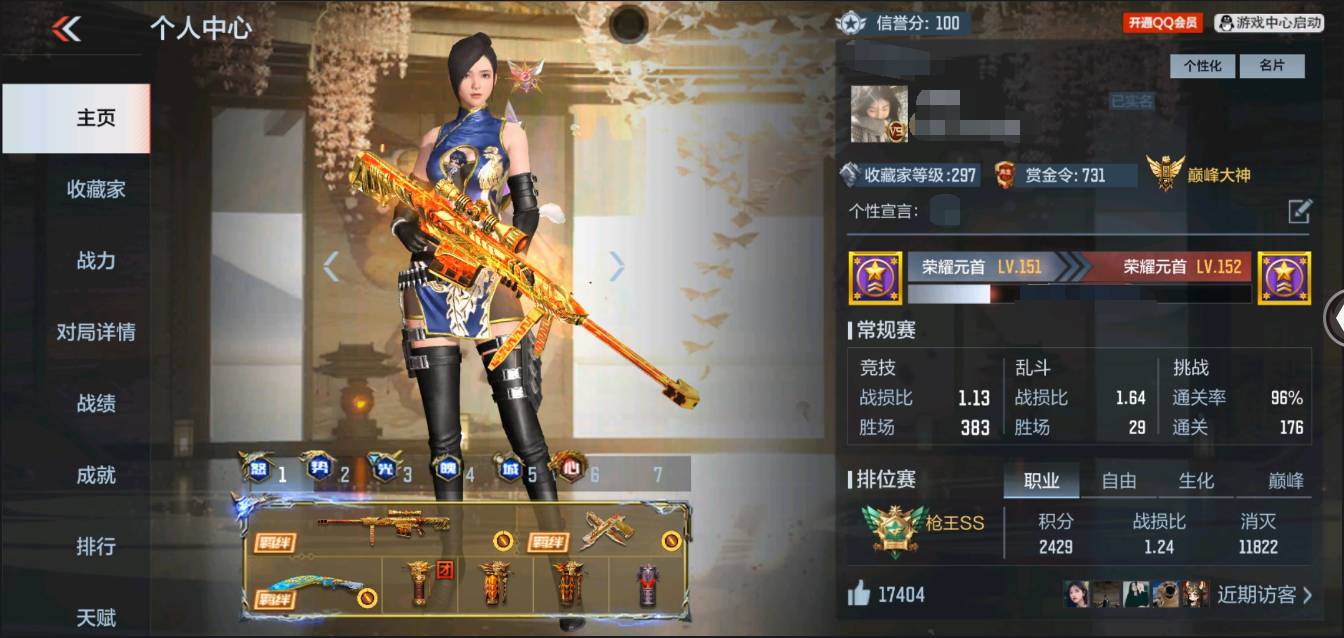Open 近期访客 recent visitors list
Viewport: 1344px width, 638px height.
click(1264, 595)
